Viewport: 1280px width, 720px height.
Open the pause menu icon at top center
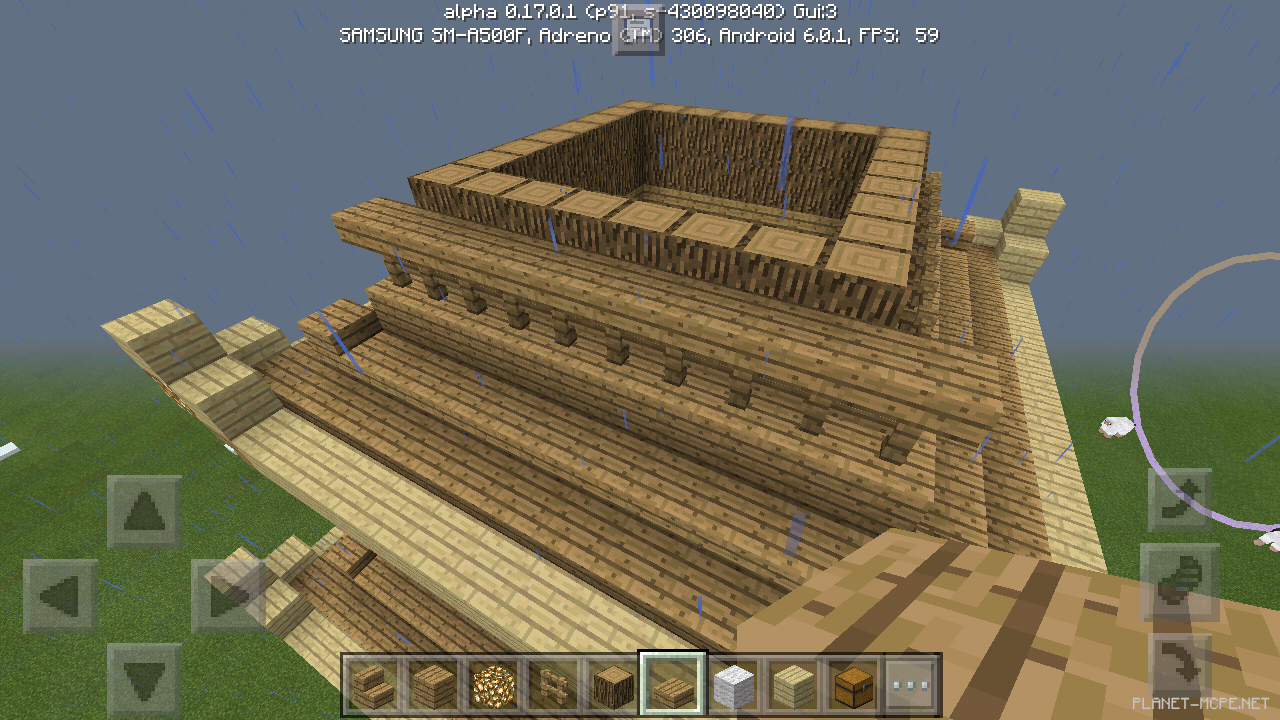coord(640,33)
